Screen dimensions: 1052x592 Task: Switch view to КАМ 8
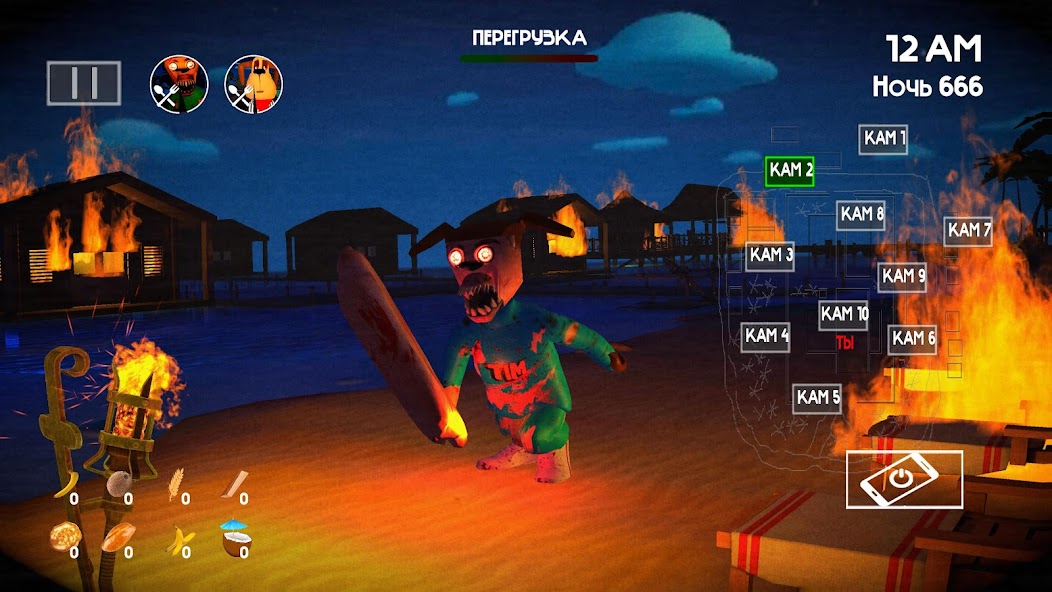coord(861,214)
